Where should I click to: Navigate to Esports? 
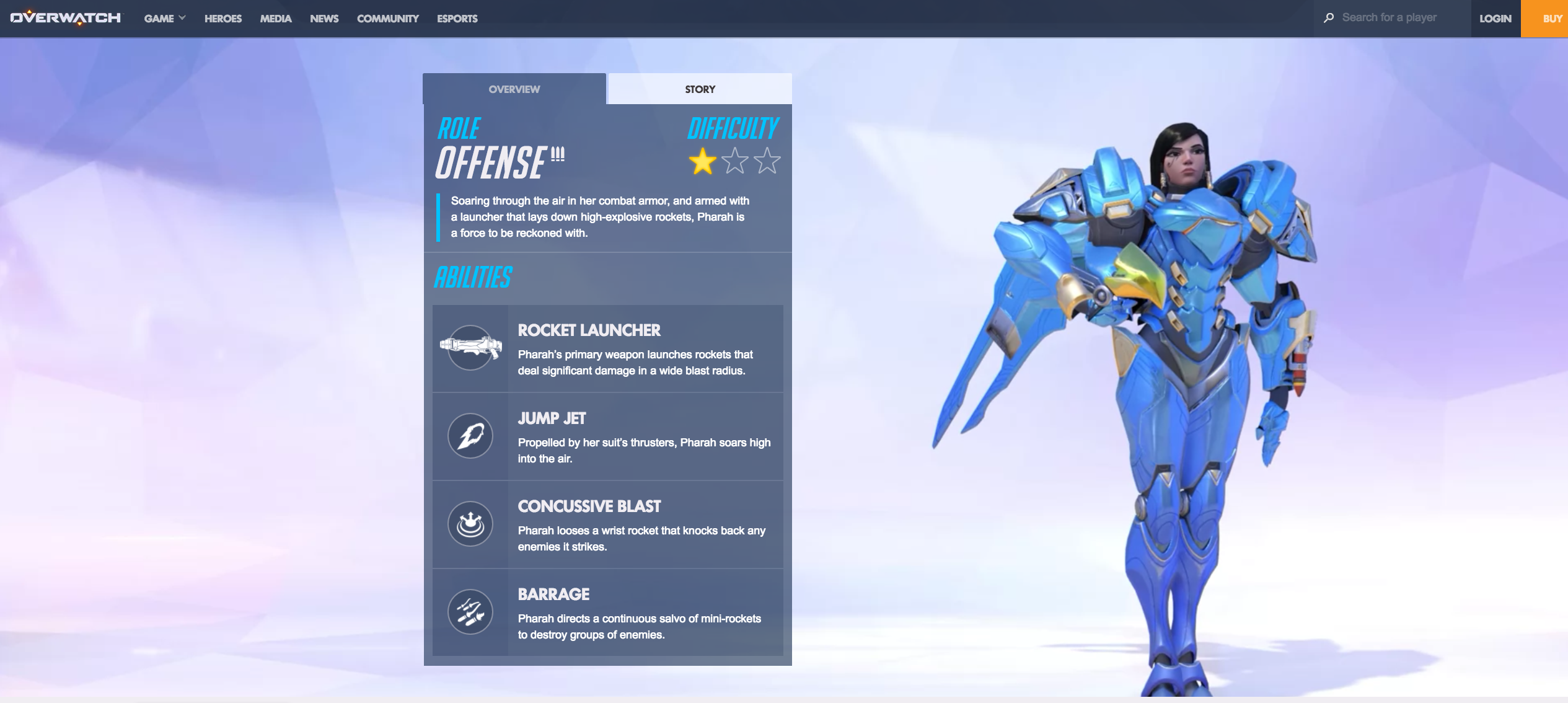click(457, 19)
